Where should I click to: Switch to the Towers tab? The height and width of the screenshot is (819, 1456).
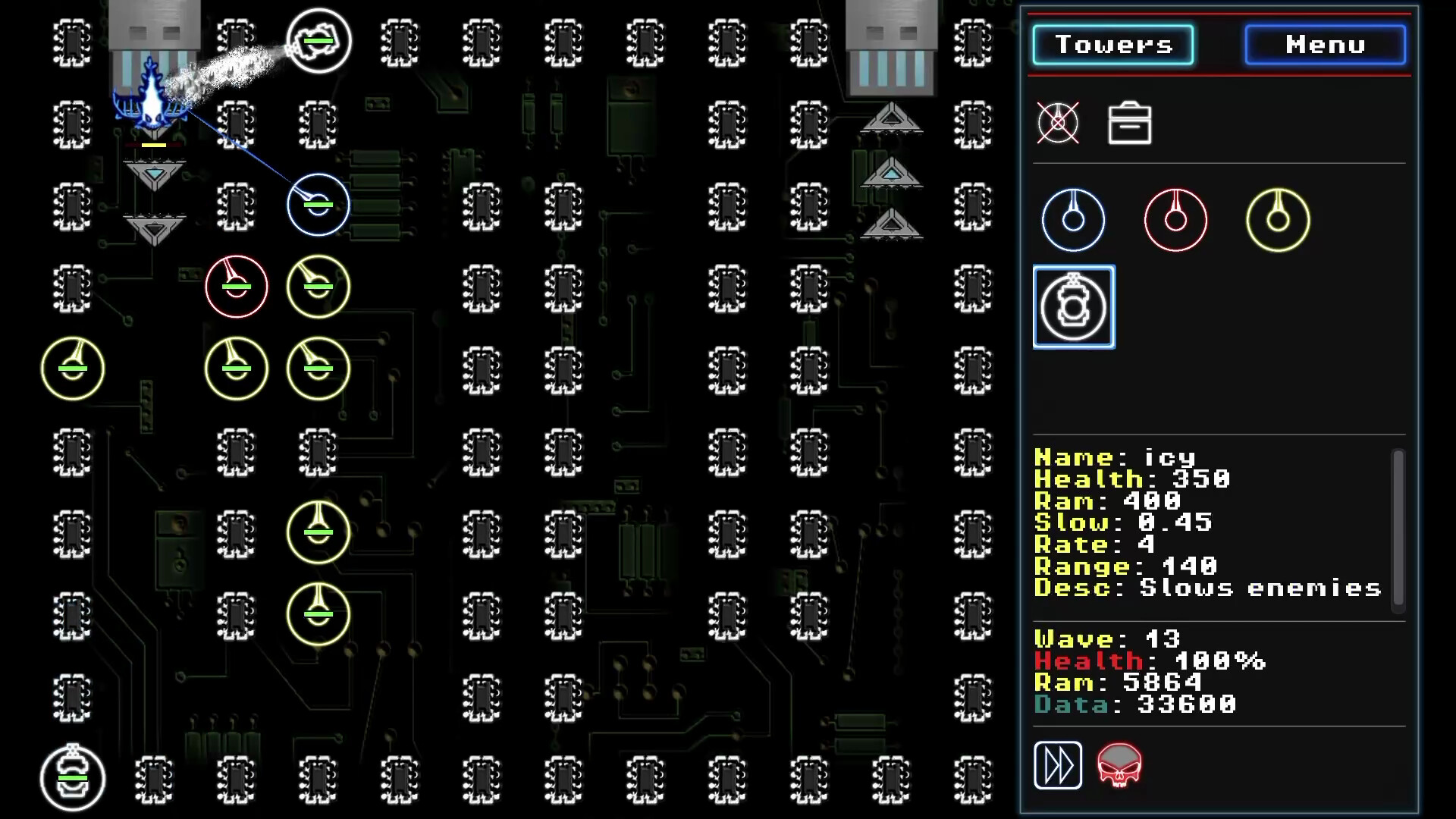tap(1114, 44)
